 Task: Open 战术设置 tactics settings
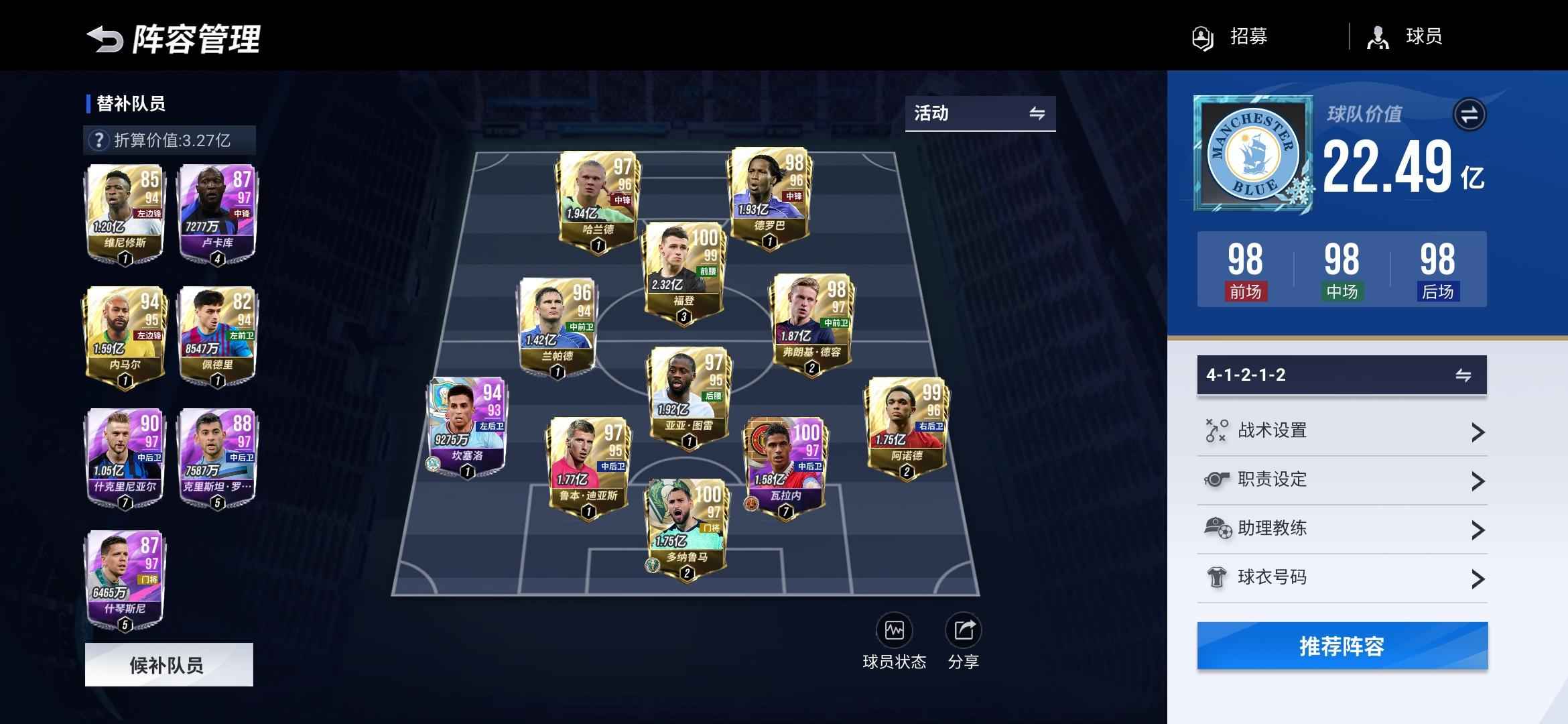[x=1342, y=431]
